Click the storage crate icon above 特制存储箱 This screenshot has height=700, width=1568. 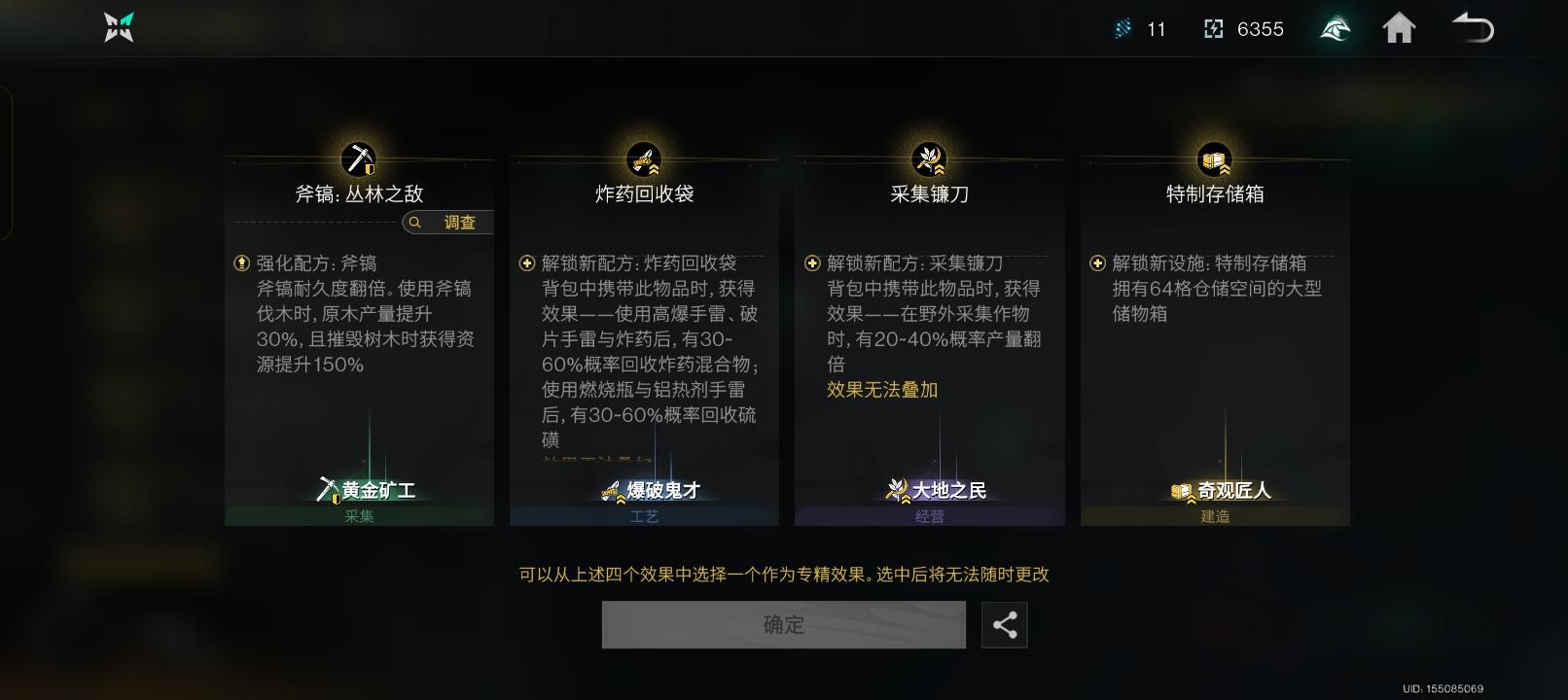point(1213,158)
